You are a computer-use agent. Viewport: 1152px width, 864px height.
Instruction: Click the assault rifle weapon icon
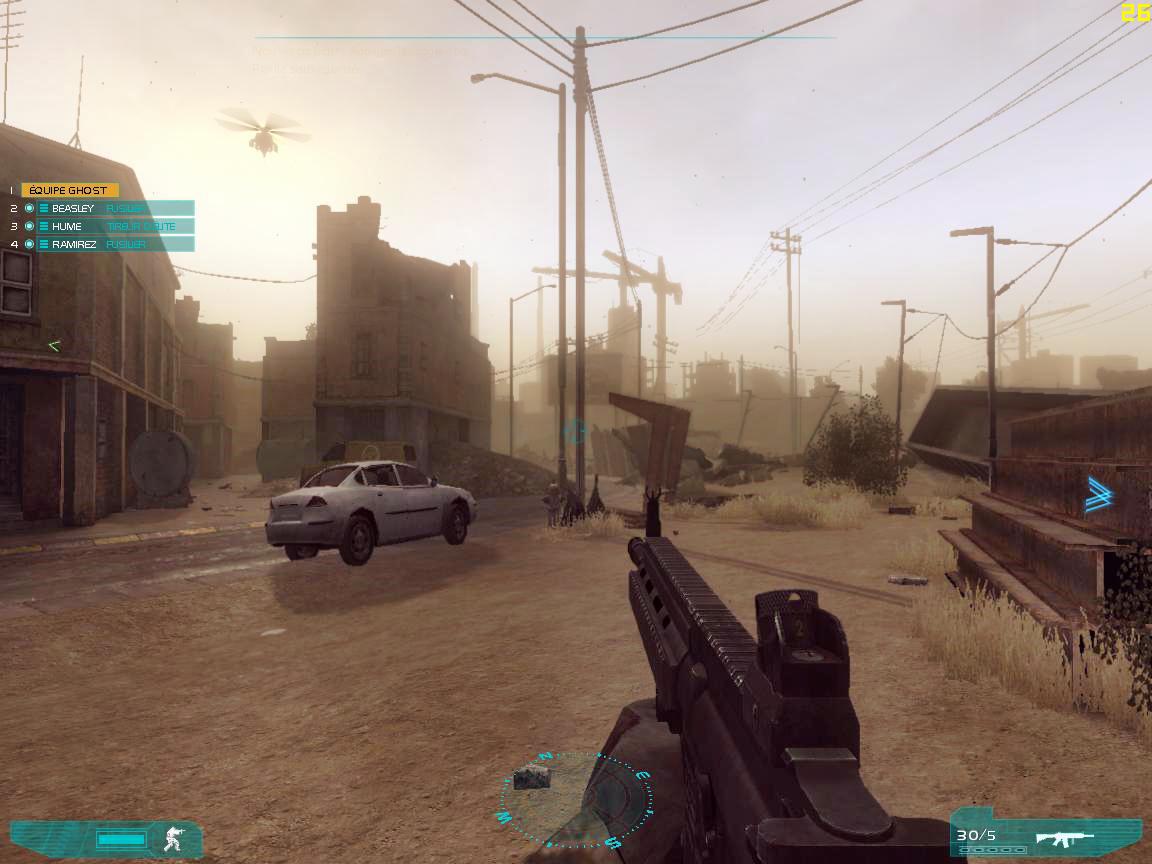[x=1064, y=837]
